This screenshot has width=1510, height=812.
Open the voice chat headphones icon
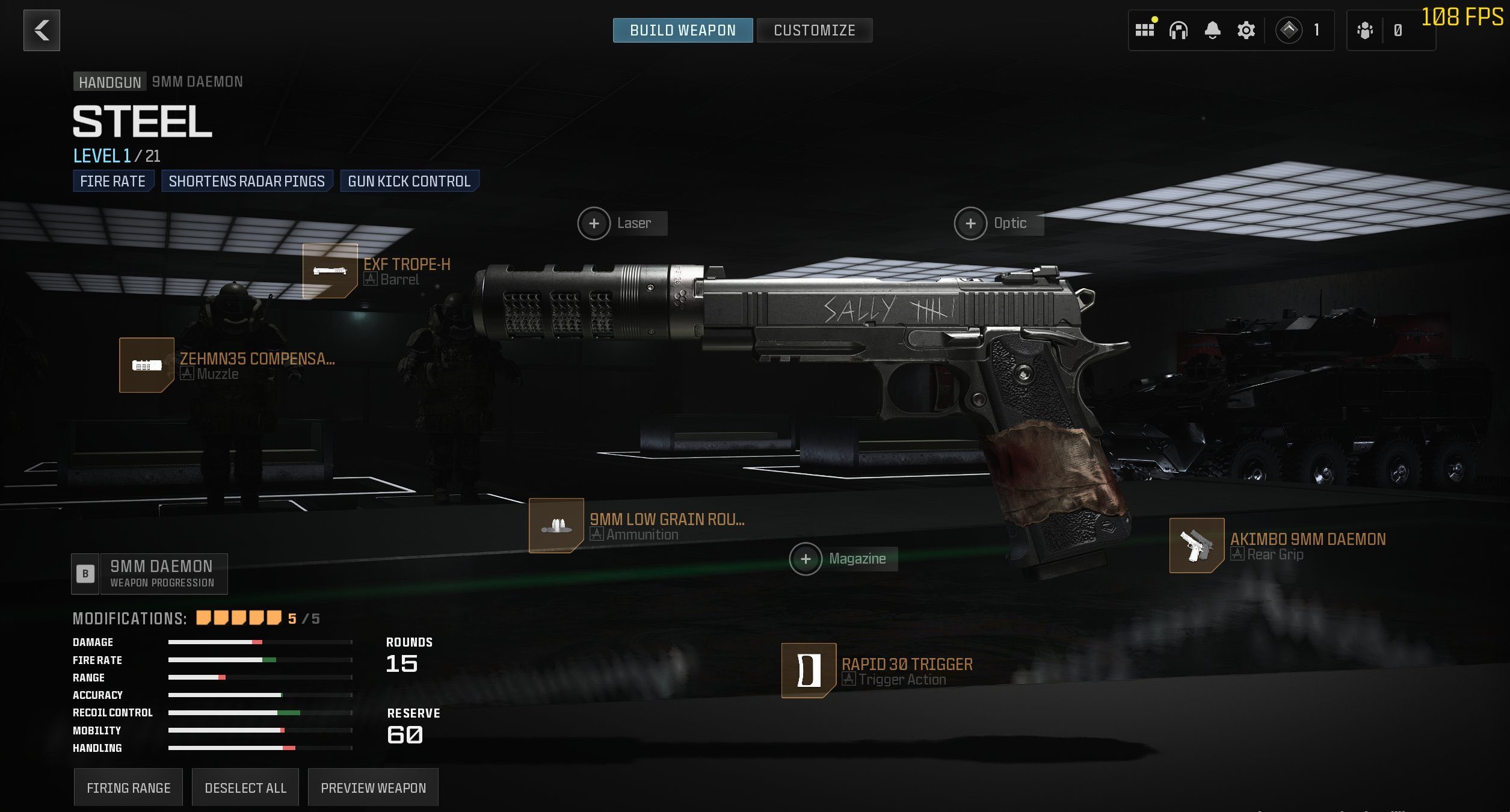[1179, 30]
